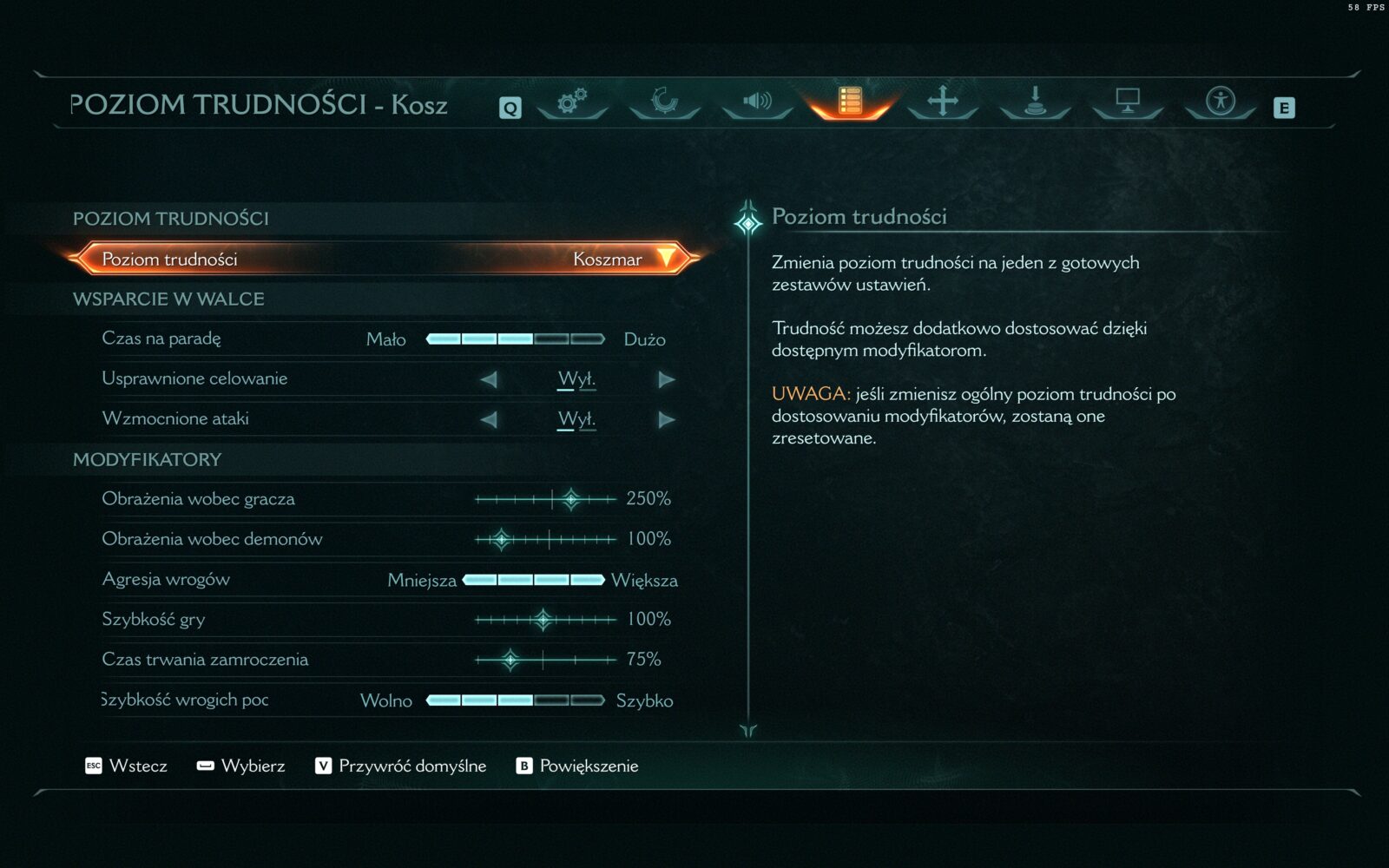Adjust the Czas na paradę slider
1389x868 pixels.
coord(515,339)
